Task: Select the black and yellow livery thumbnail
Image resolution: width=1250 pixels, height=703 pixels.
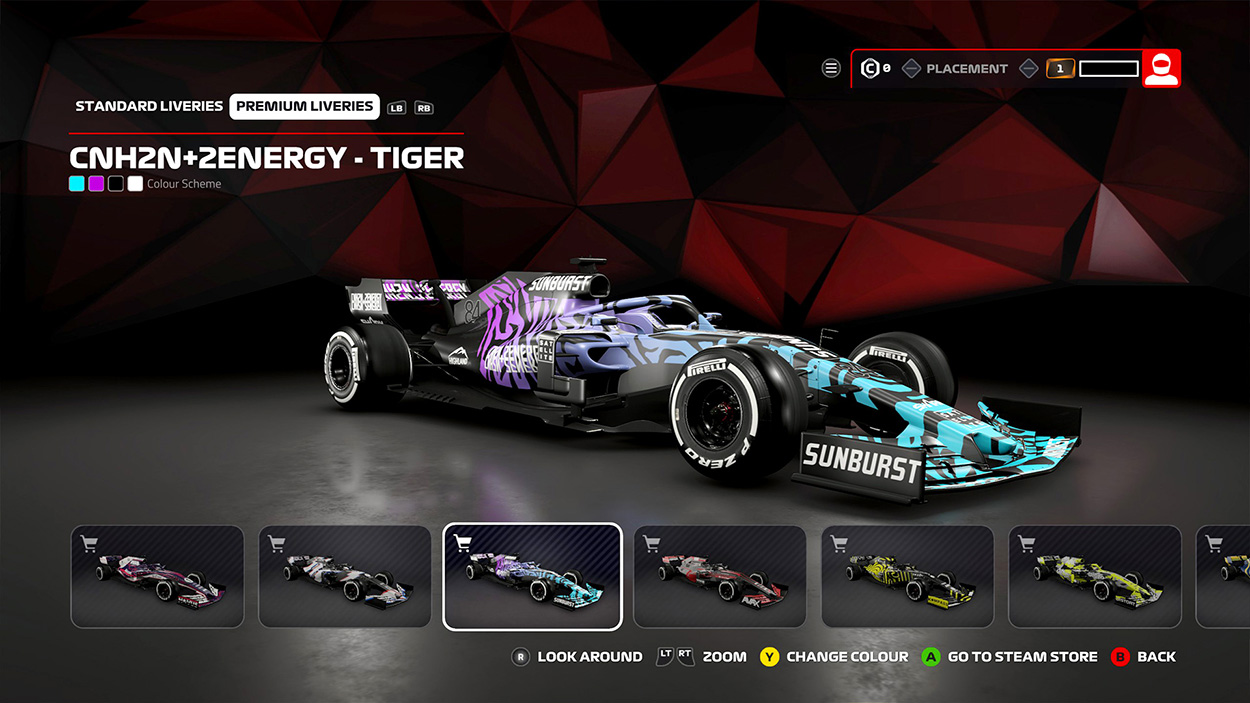Action: click(908, 577)
